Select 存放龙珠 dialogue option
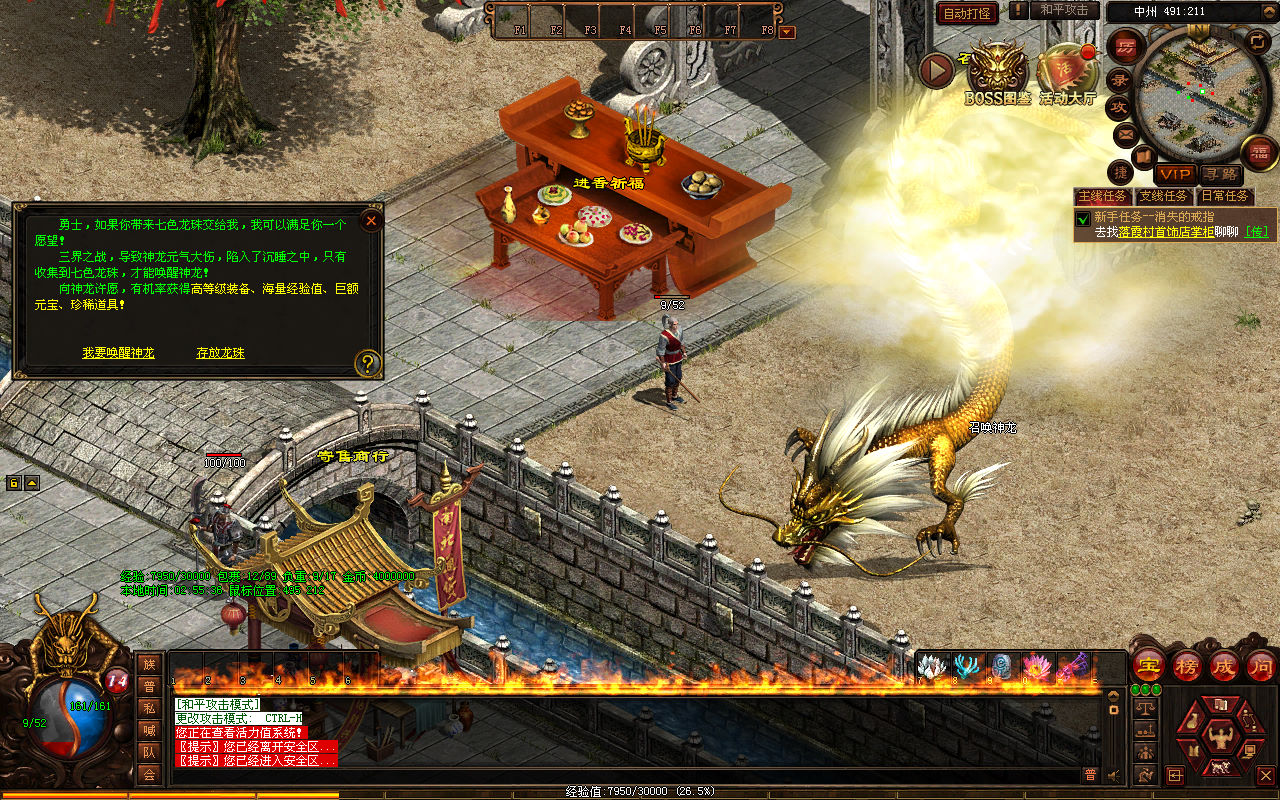Viewport: 1280px width, 800px height. (x=220, y=353)
